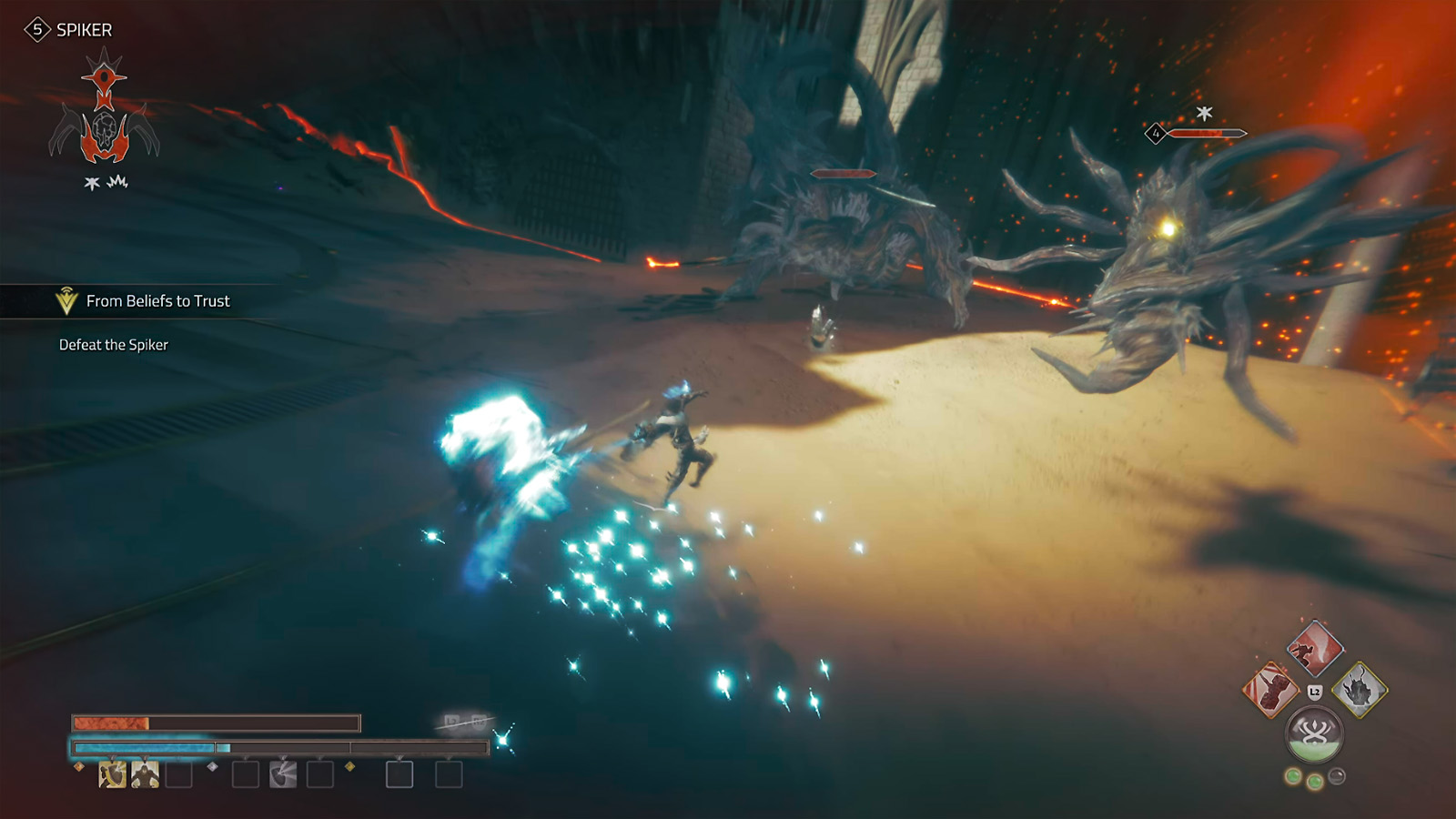The height and width of the screenshot is (819, 1456).
Task: Toggle the first green idol charge orb
Action: pos(1293,776)
